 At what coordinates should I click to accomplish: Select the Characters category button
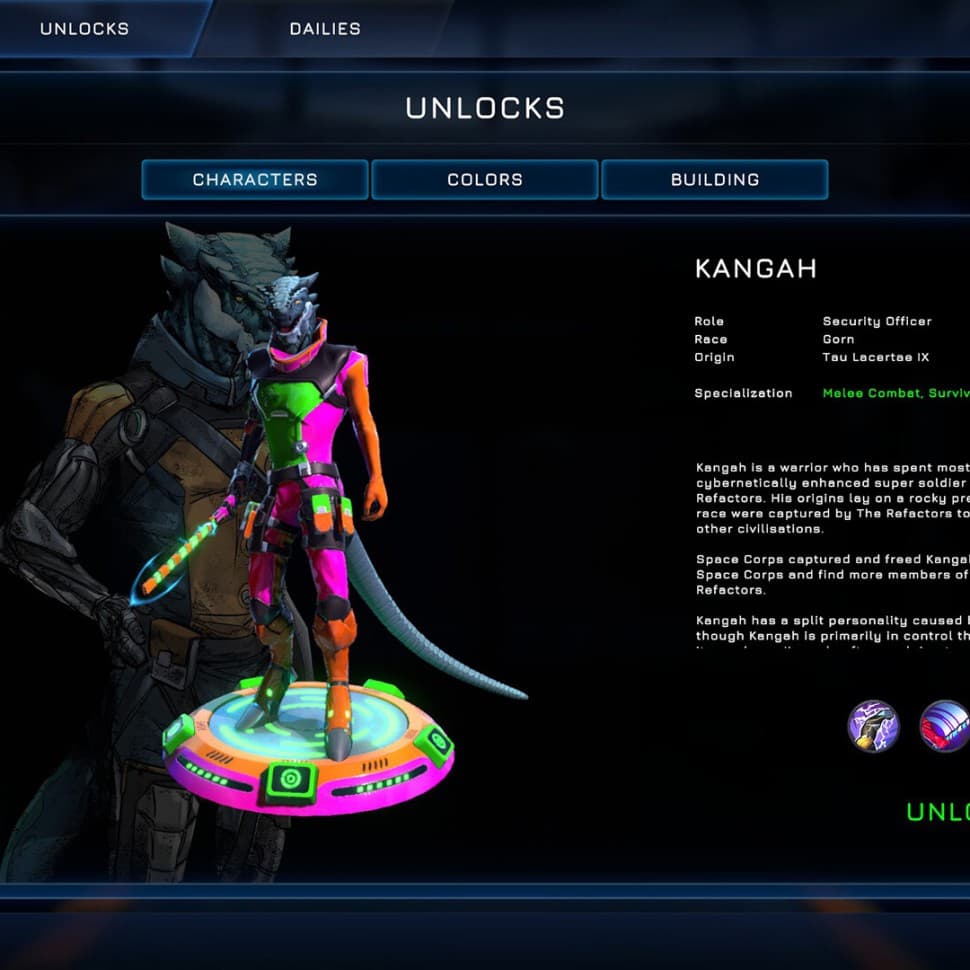(x=255, y=180)
